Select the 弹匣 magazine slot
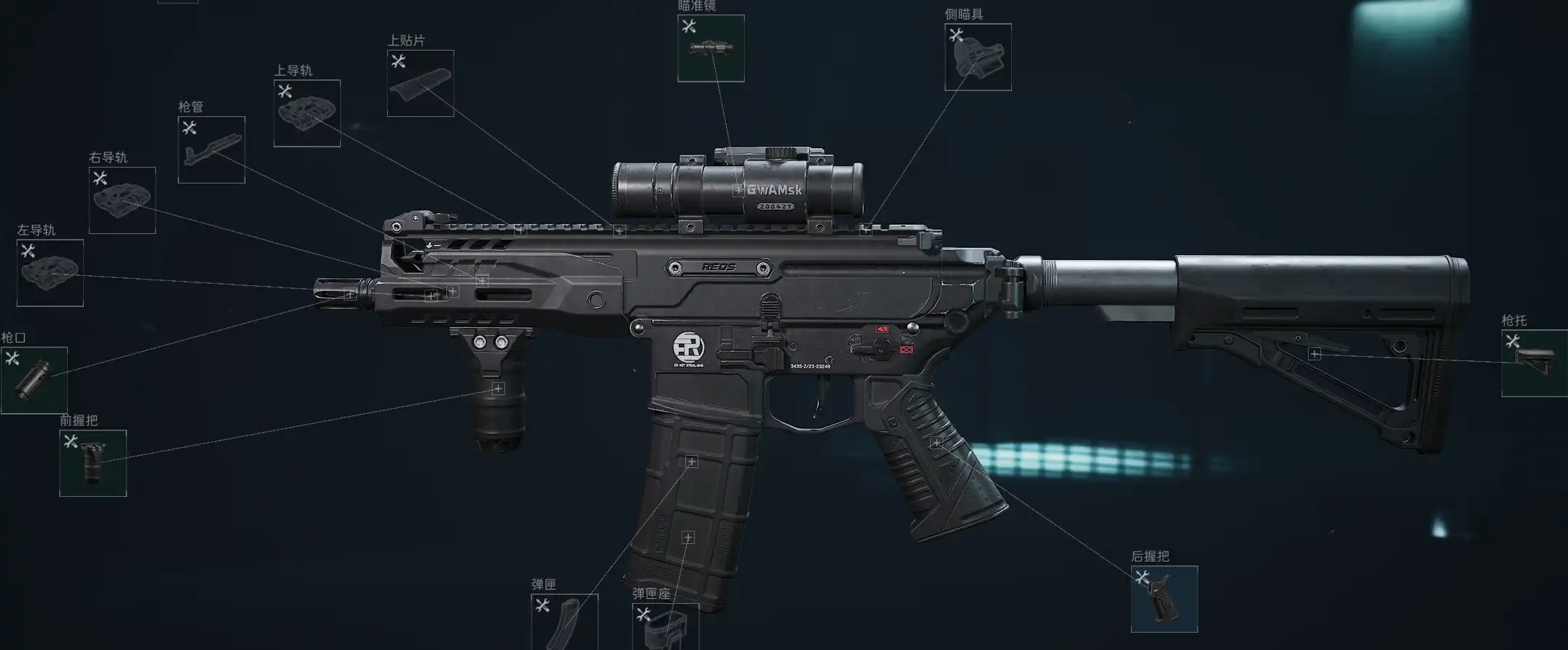The width and height of the screenshot is (1568, 650). [x=565, y=623]
